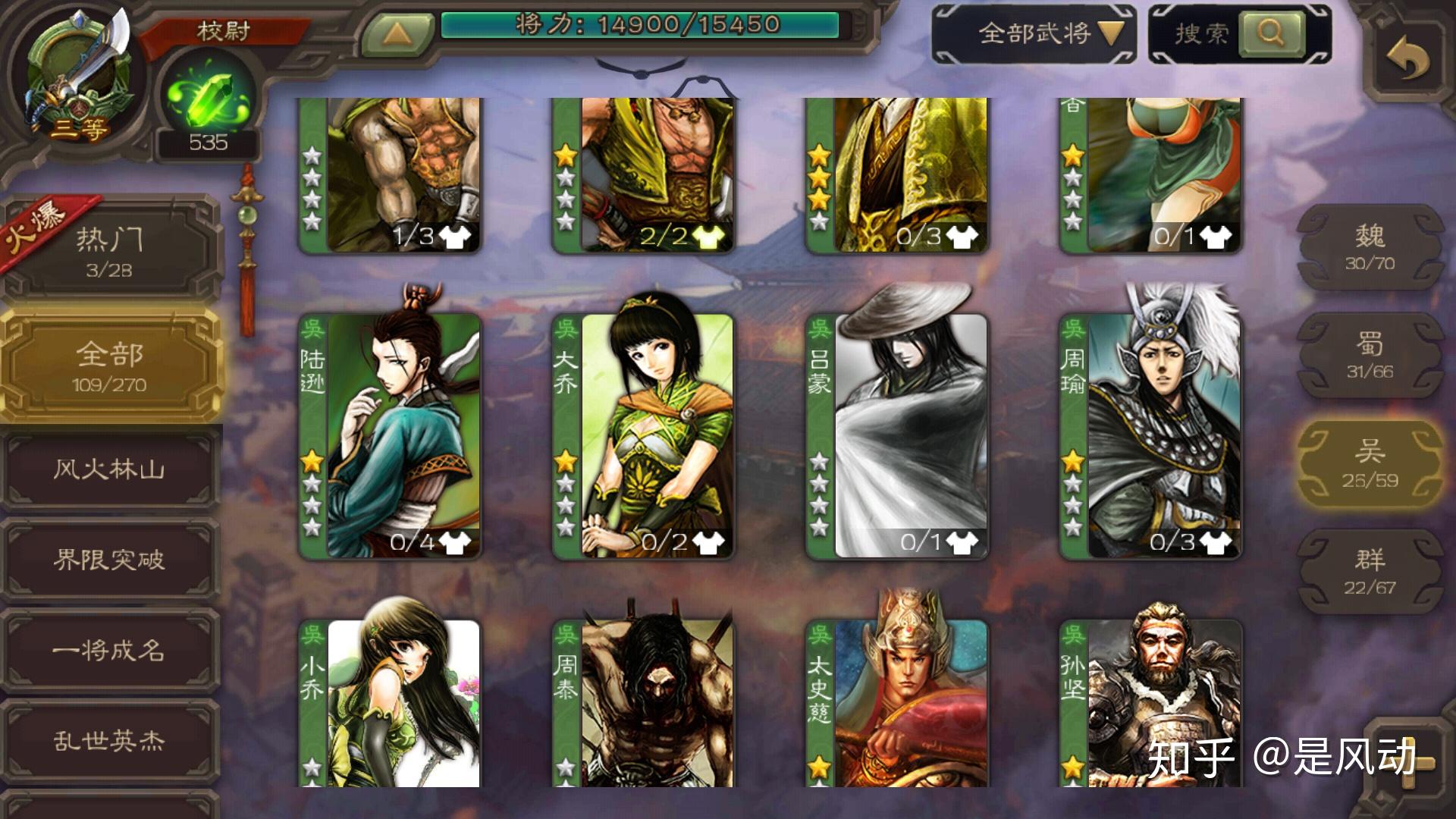Expand the green up-arrow button

(x=397, y=33)
